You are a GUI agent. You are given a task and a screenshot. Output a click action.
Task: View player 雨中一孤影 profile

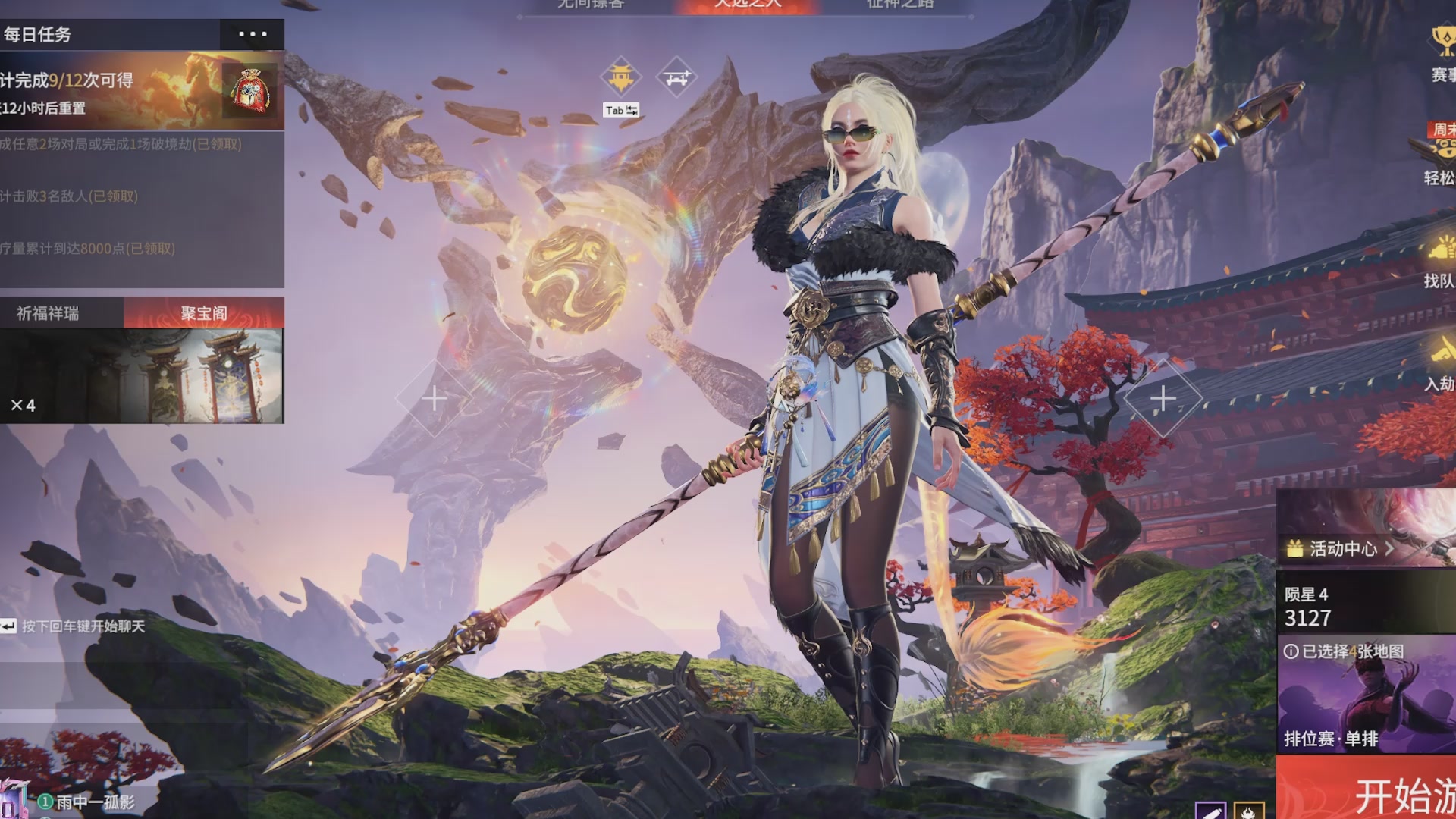coord(95,802)
